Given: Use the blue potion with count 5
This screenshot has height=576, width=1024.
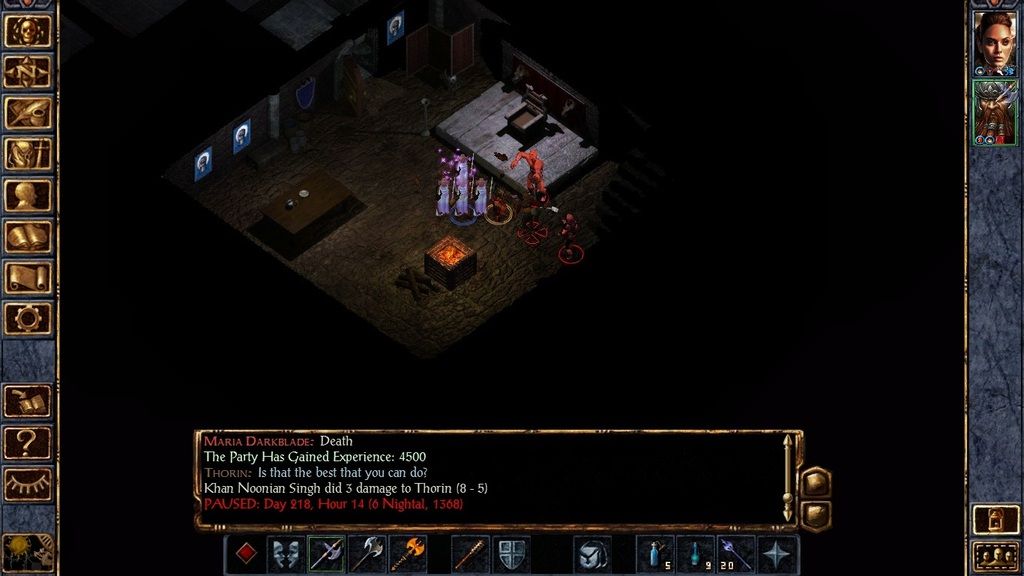Looking at the screenshot, I should [x=655, y=554].
